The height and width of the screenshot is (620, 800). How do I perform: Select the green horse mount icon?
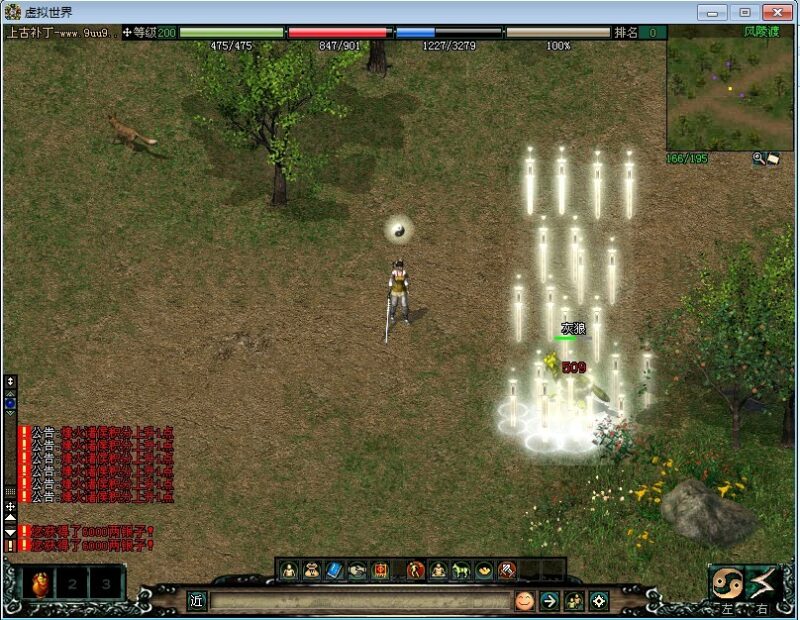(x=461, y=570)
